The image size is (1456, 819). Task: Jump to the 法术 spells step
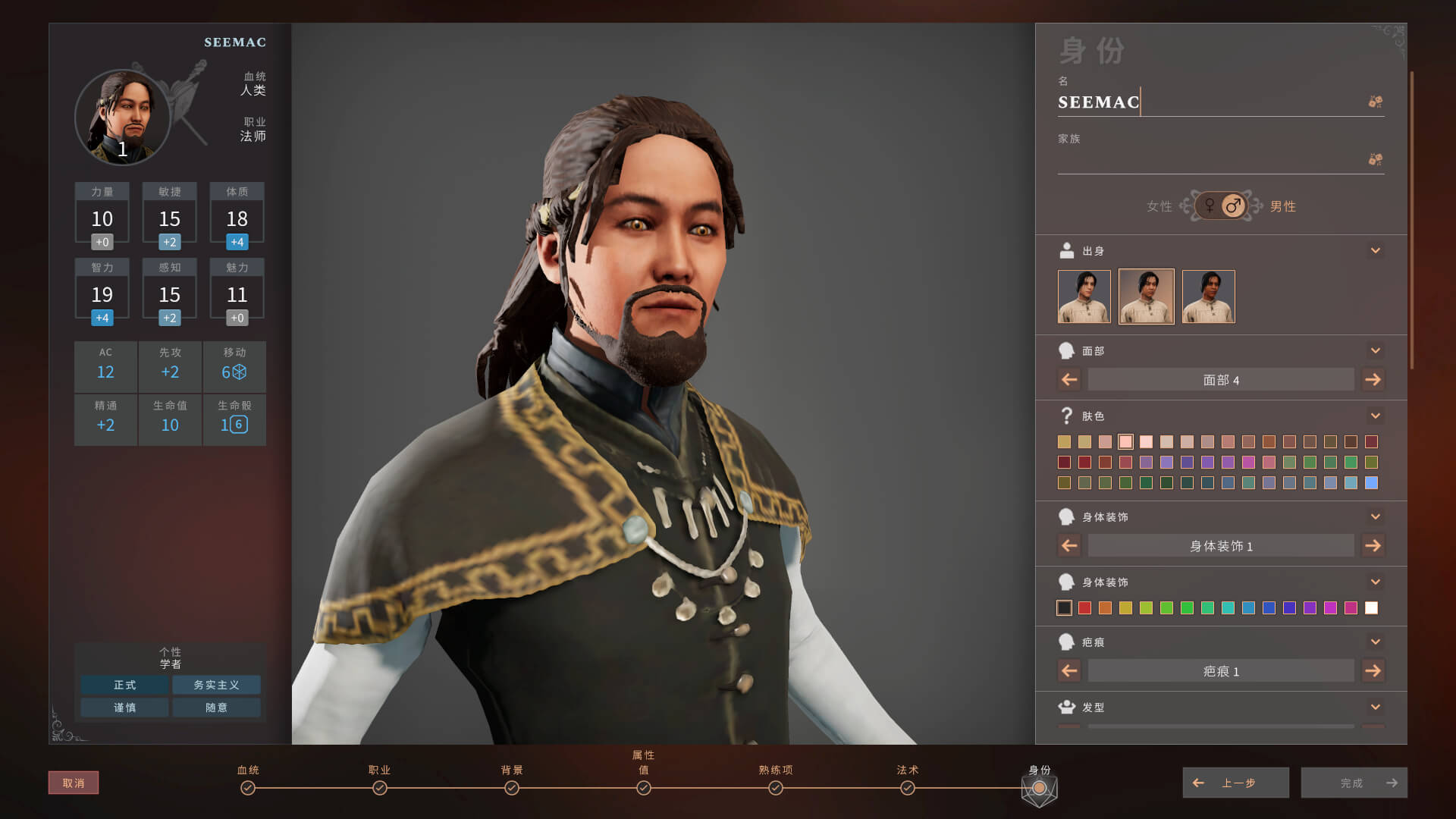(907, 788)
